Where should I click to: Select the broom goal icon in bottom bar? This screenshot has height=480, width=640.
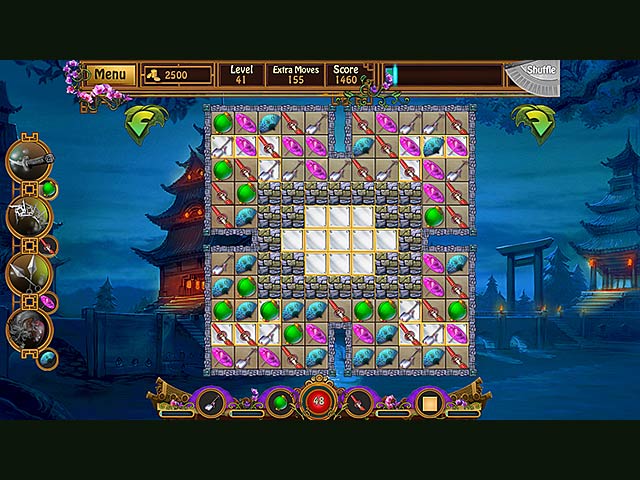[x=210, y=402]
